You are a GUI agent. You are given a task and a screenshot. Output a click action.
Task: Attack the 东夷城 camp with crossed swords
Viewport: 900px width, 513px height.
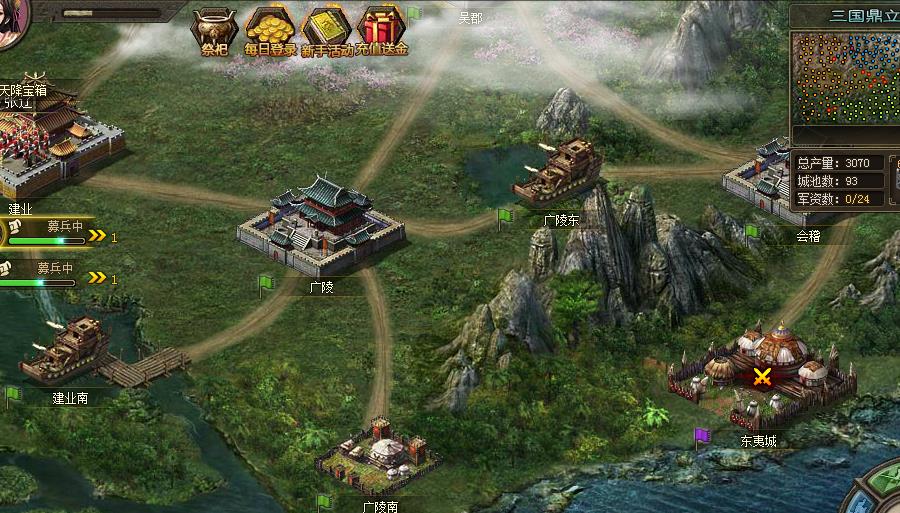763,377
